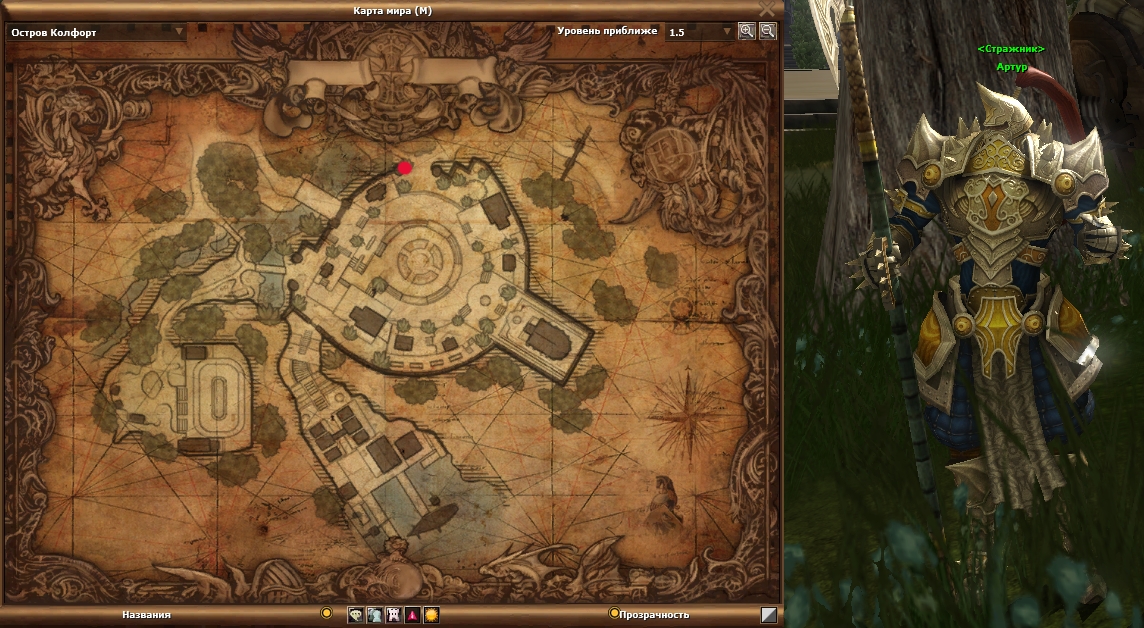Image resolution: width=1144 pixels, height=628 pixels.
Task: Toggle the speech bubble map filter
Action: point(355,615)
